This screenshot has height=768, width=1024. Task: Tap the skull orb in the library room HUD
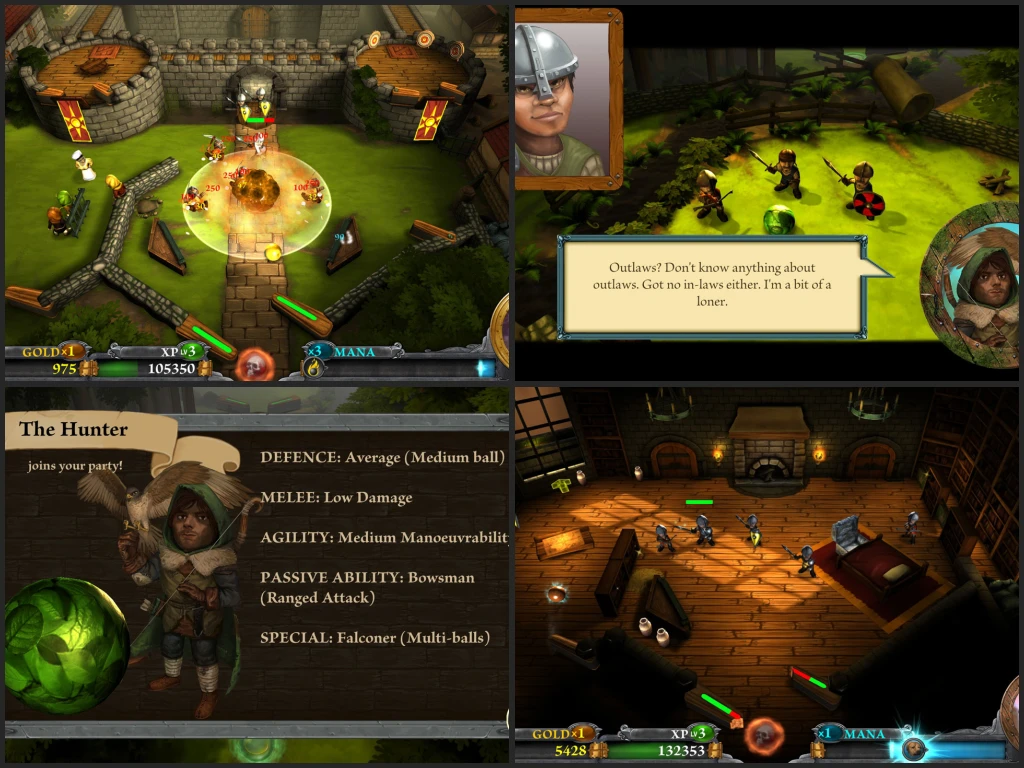(763, 736)
